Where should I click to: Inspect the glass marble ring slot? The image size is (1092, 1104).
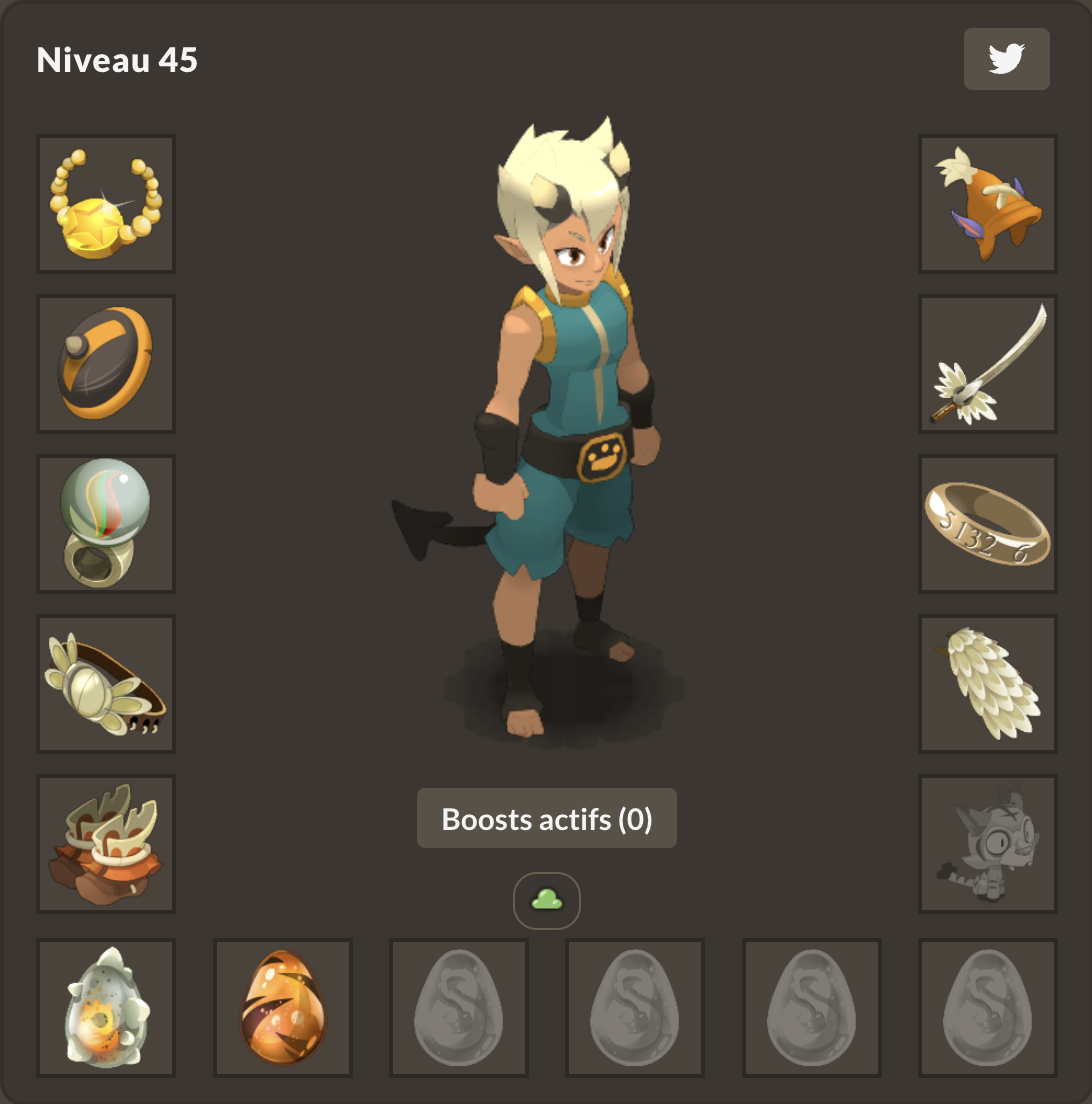106,524
